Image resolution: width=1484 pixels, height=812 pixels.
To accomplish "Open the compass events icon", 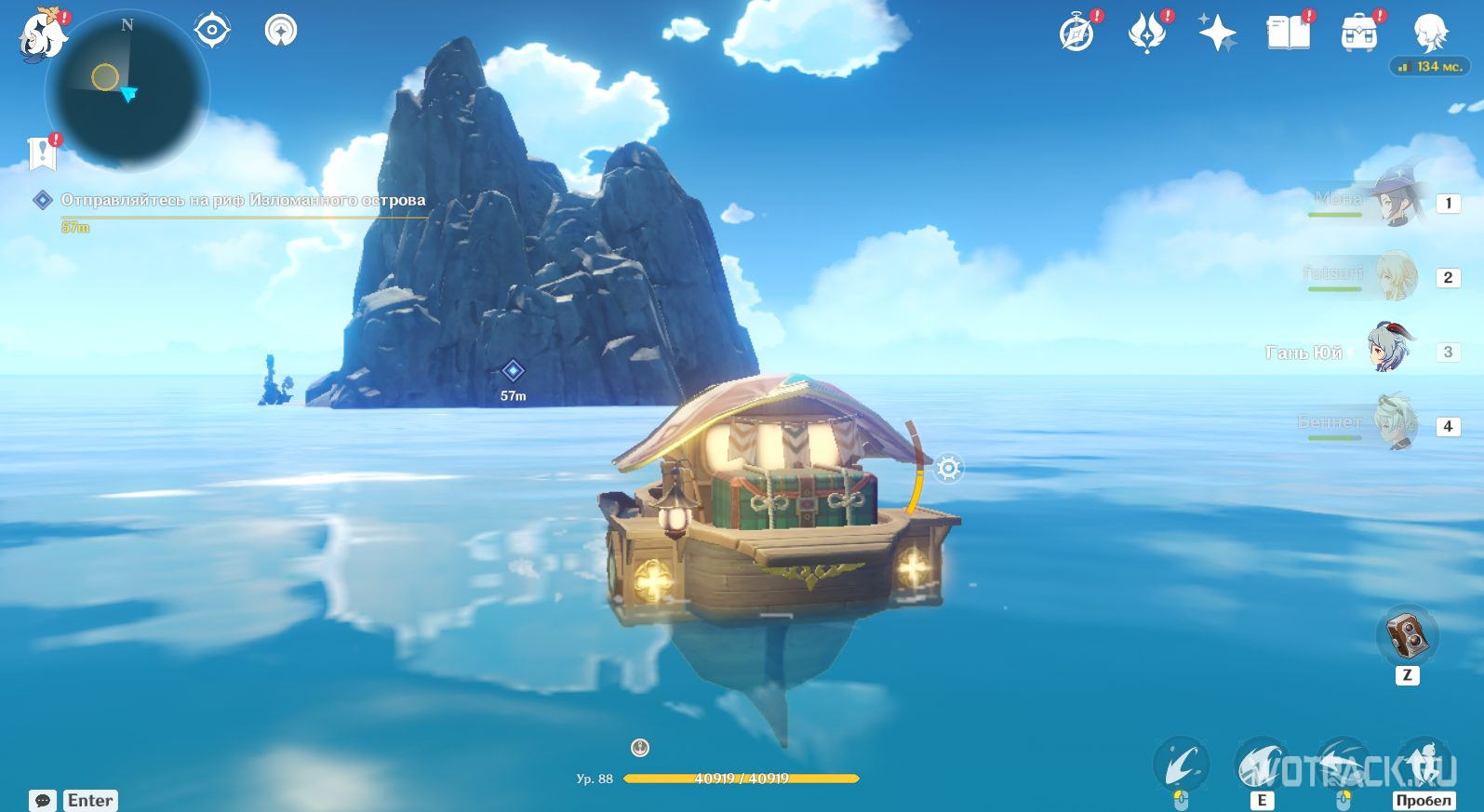I will 1077,33.
